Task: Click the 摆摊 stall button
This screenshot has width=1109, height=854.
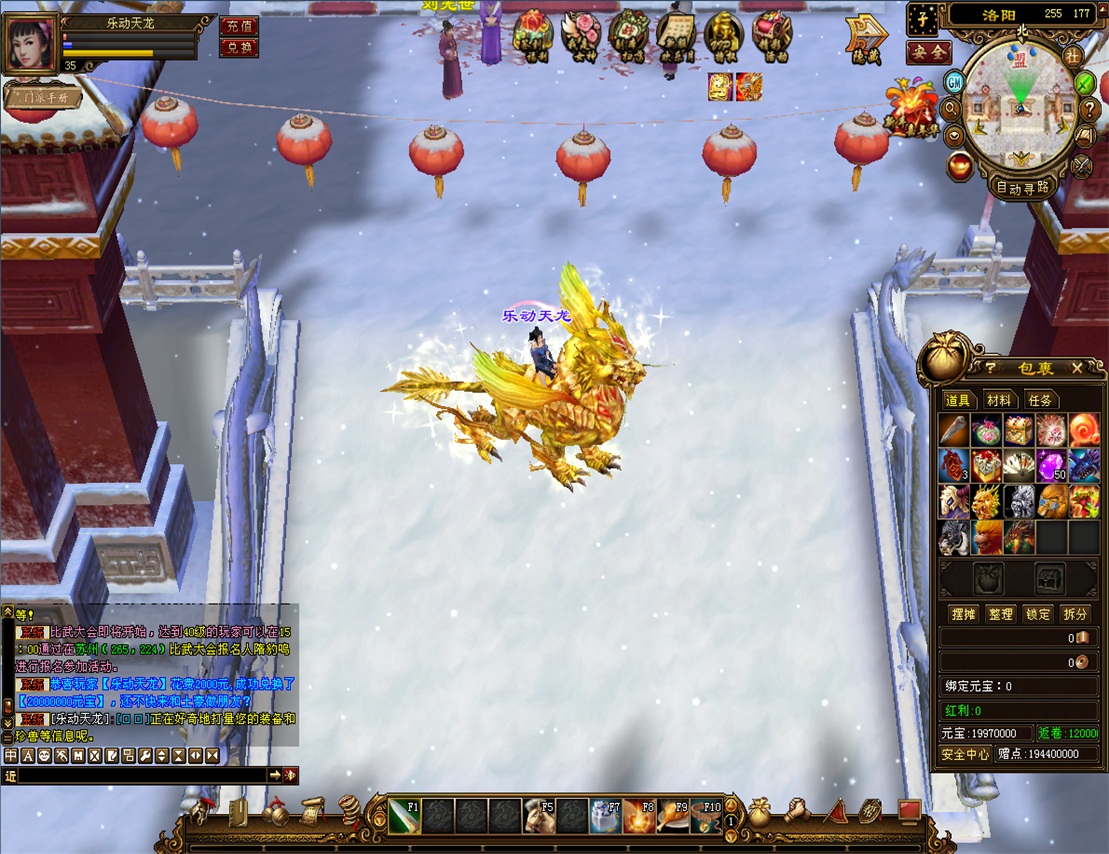Action: coord(962,614)
